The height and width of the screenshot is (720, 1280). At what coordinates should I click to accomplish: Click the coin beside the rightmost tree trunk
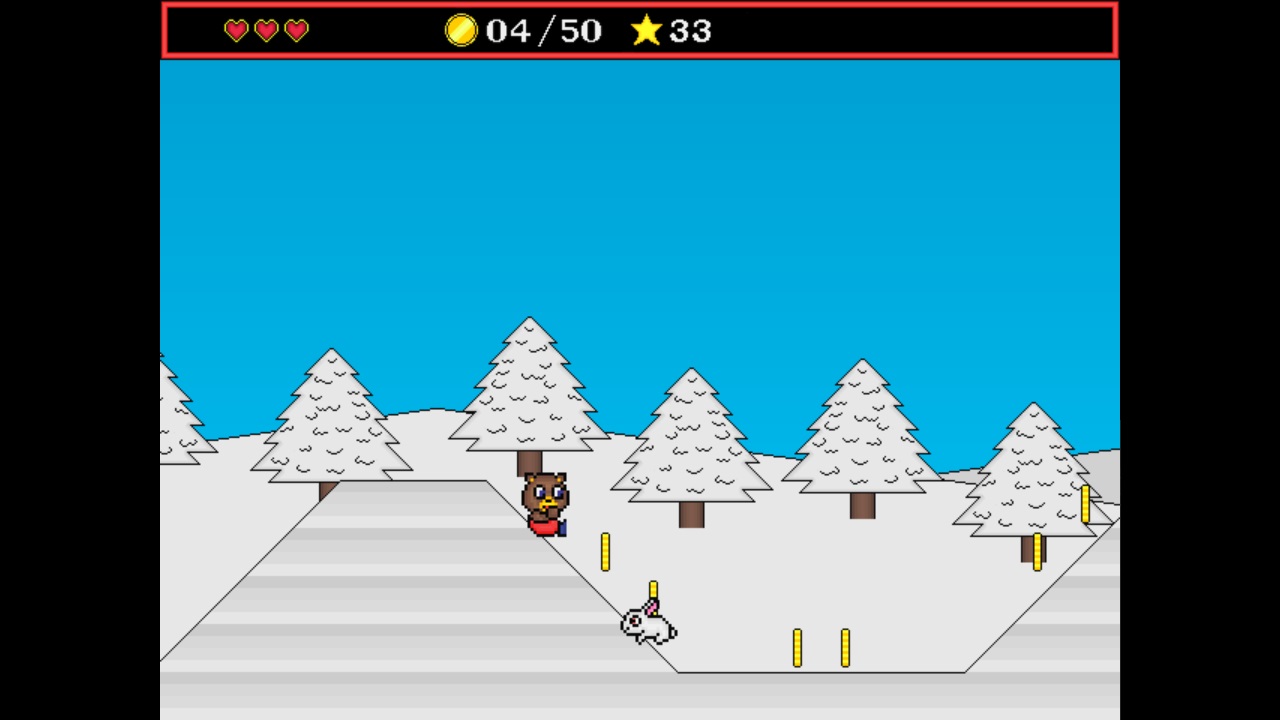[1038, 553]
